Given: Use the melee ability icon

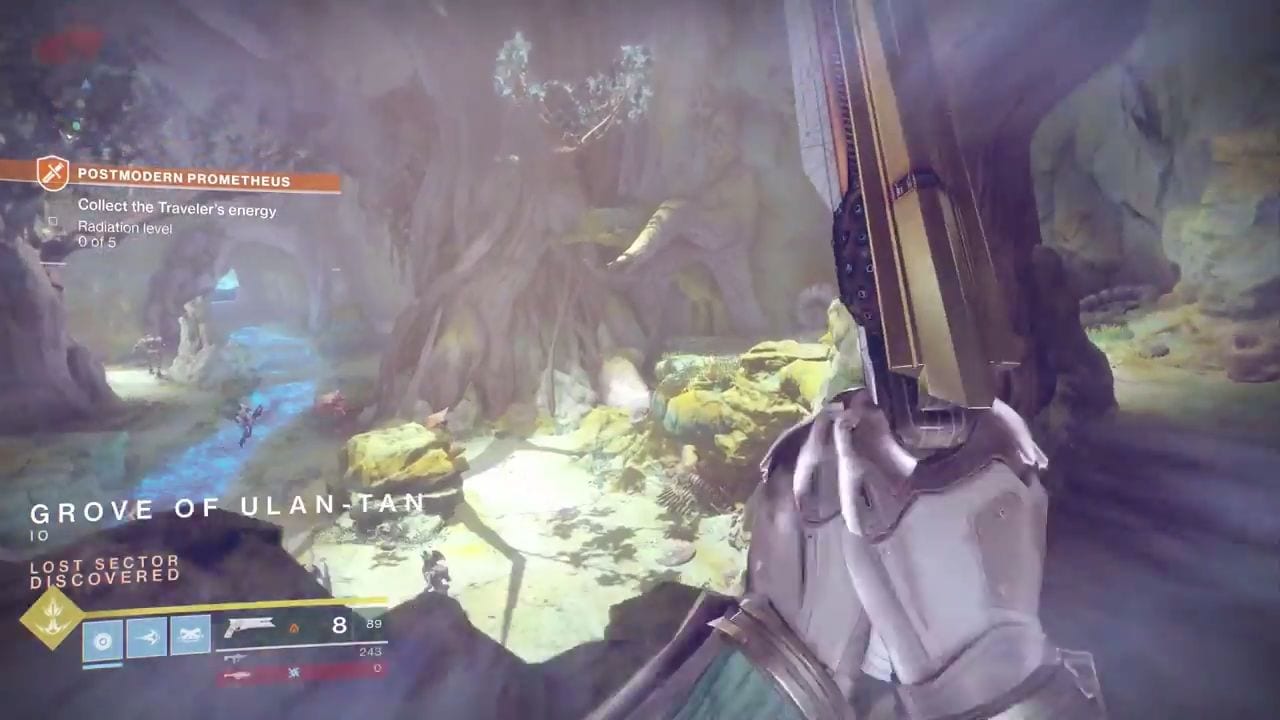Looking at the screenshot, I should [146, 637].
